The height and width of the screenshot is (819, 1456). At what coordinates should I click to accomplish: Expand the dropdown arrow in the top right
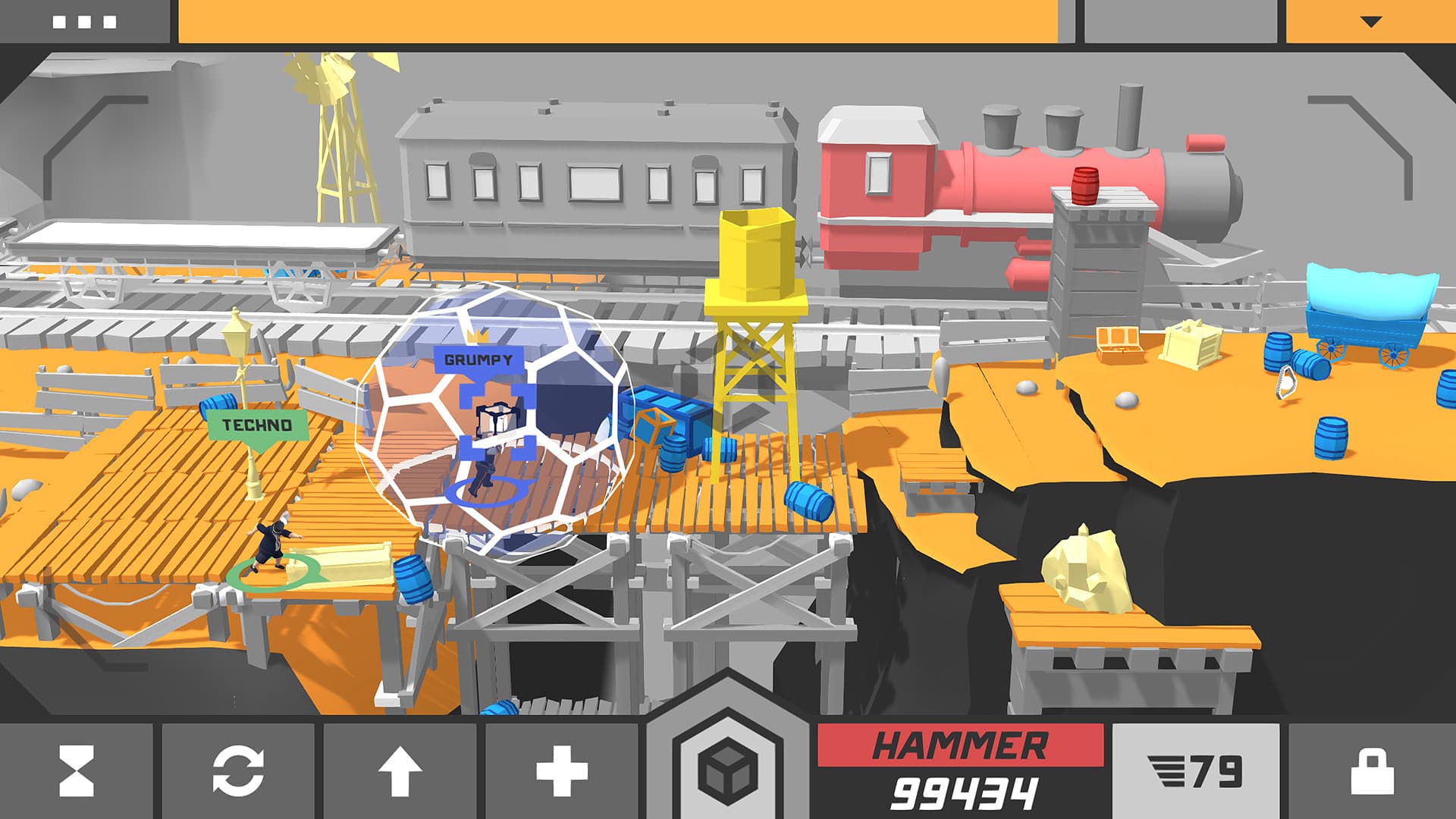[x=1369, y=22]
